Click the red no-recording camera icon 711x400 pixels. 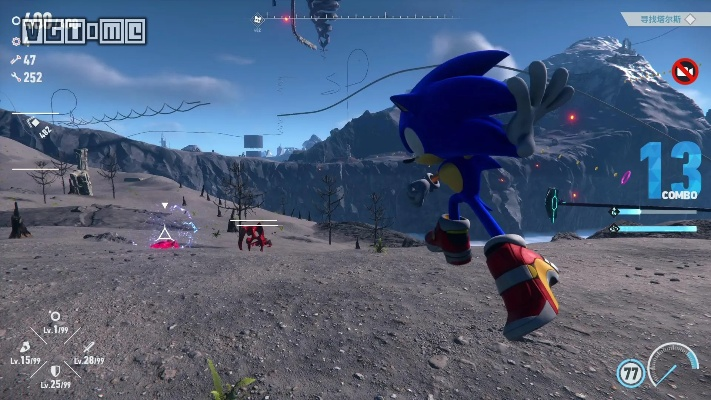(x=685, y=71)
